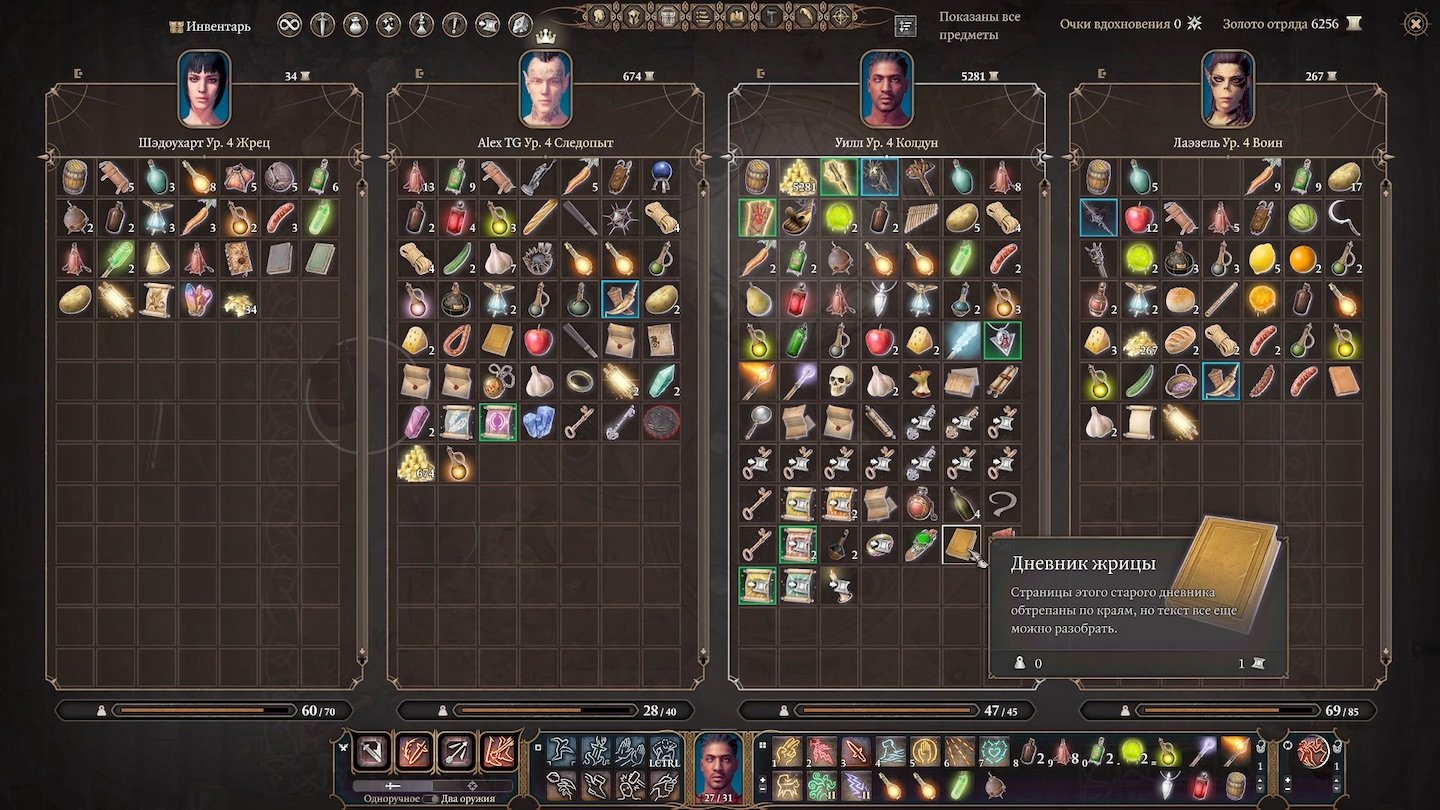Pick the gold pile showing 5281

point(798,176)
